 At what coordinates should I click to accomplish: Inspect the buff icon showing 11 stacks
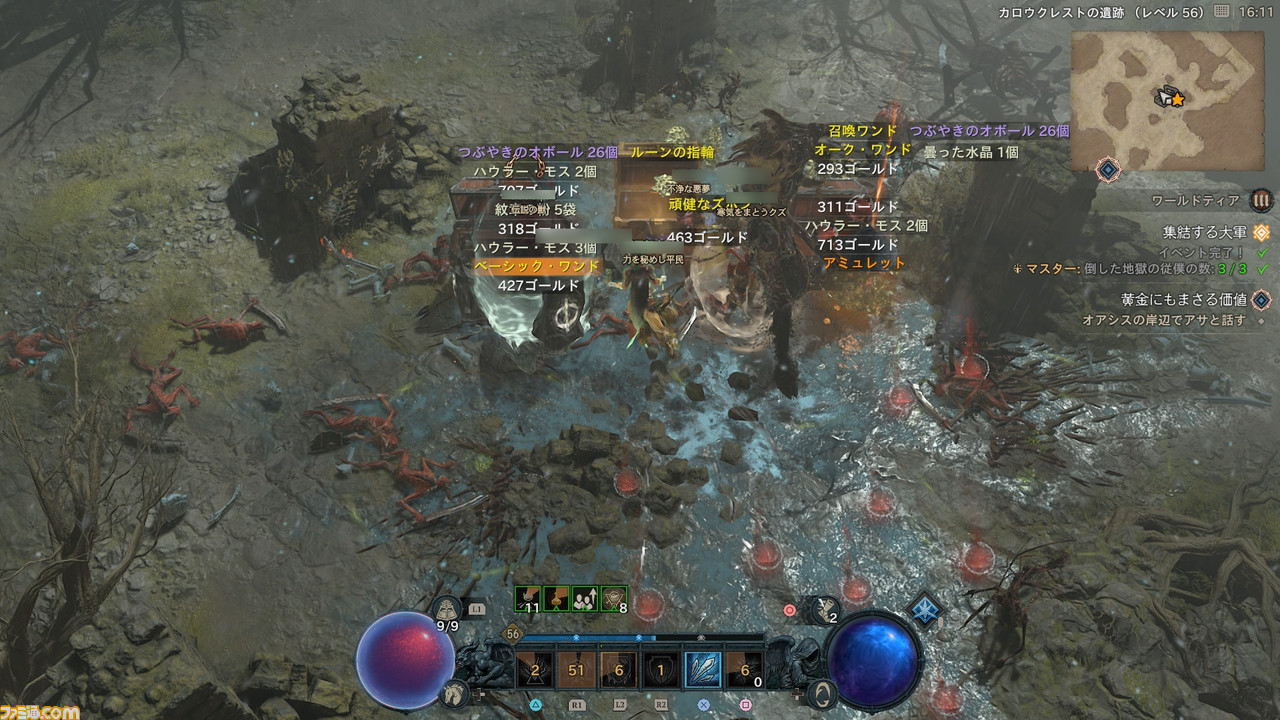pos(527,598)
